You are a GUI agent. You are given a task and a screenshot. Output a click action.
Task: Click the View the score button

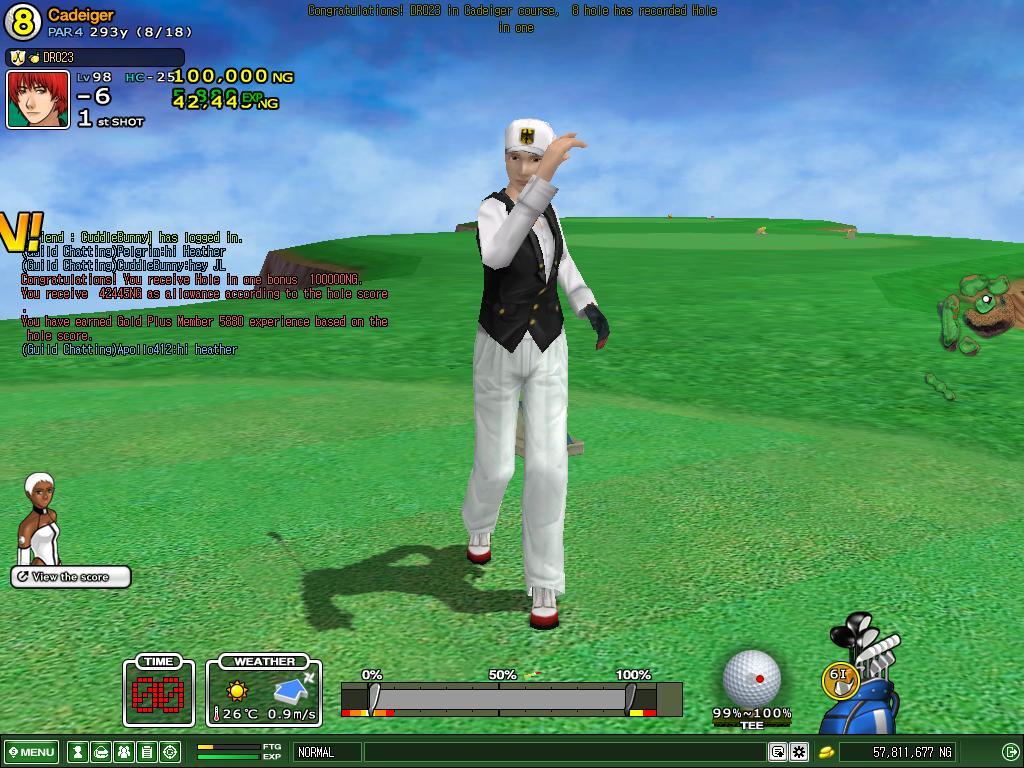click(x=71, y=577)
